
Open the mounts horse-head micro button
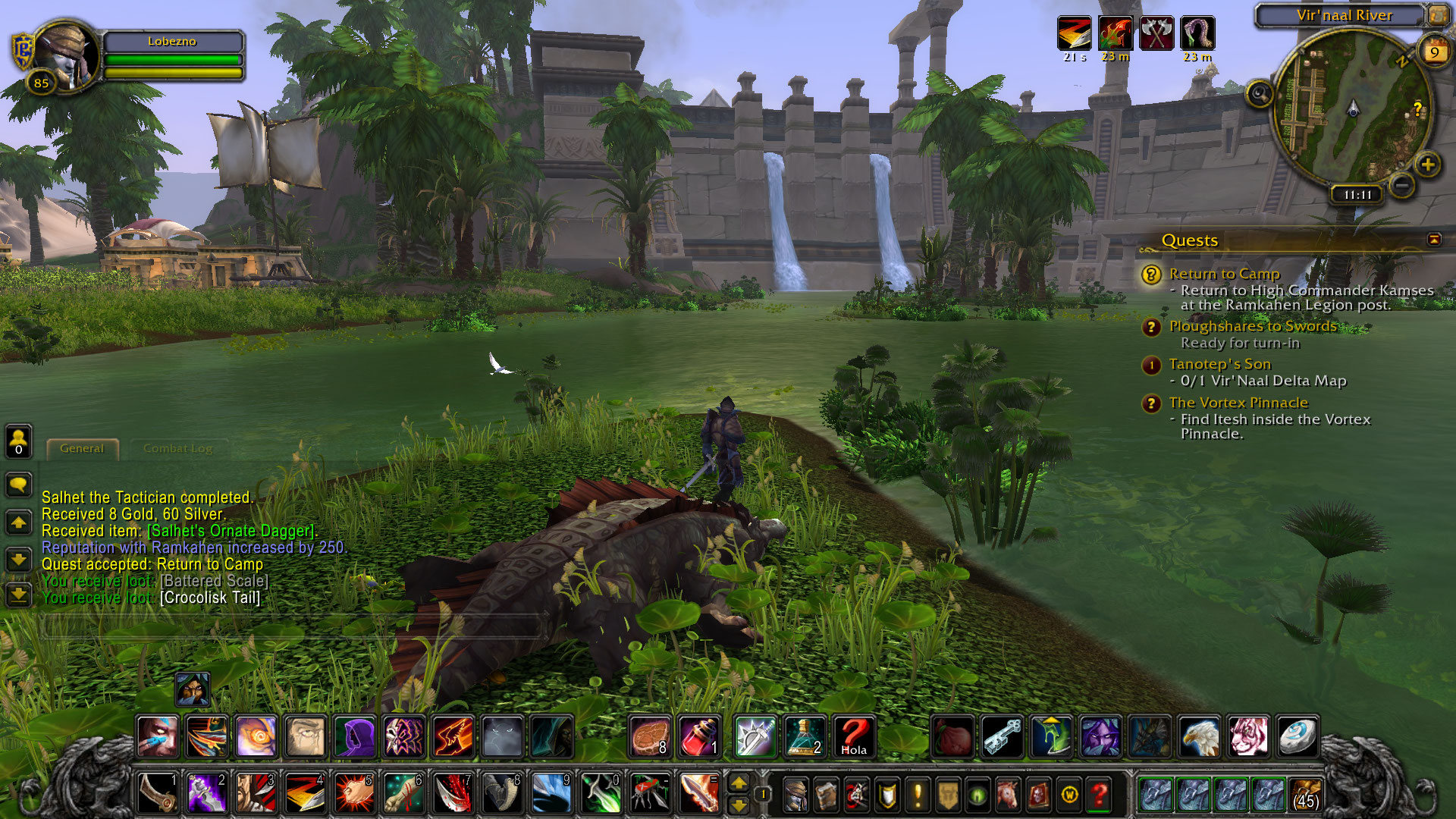tap(1008, 794)
